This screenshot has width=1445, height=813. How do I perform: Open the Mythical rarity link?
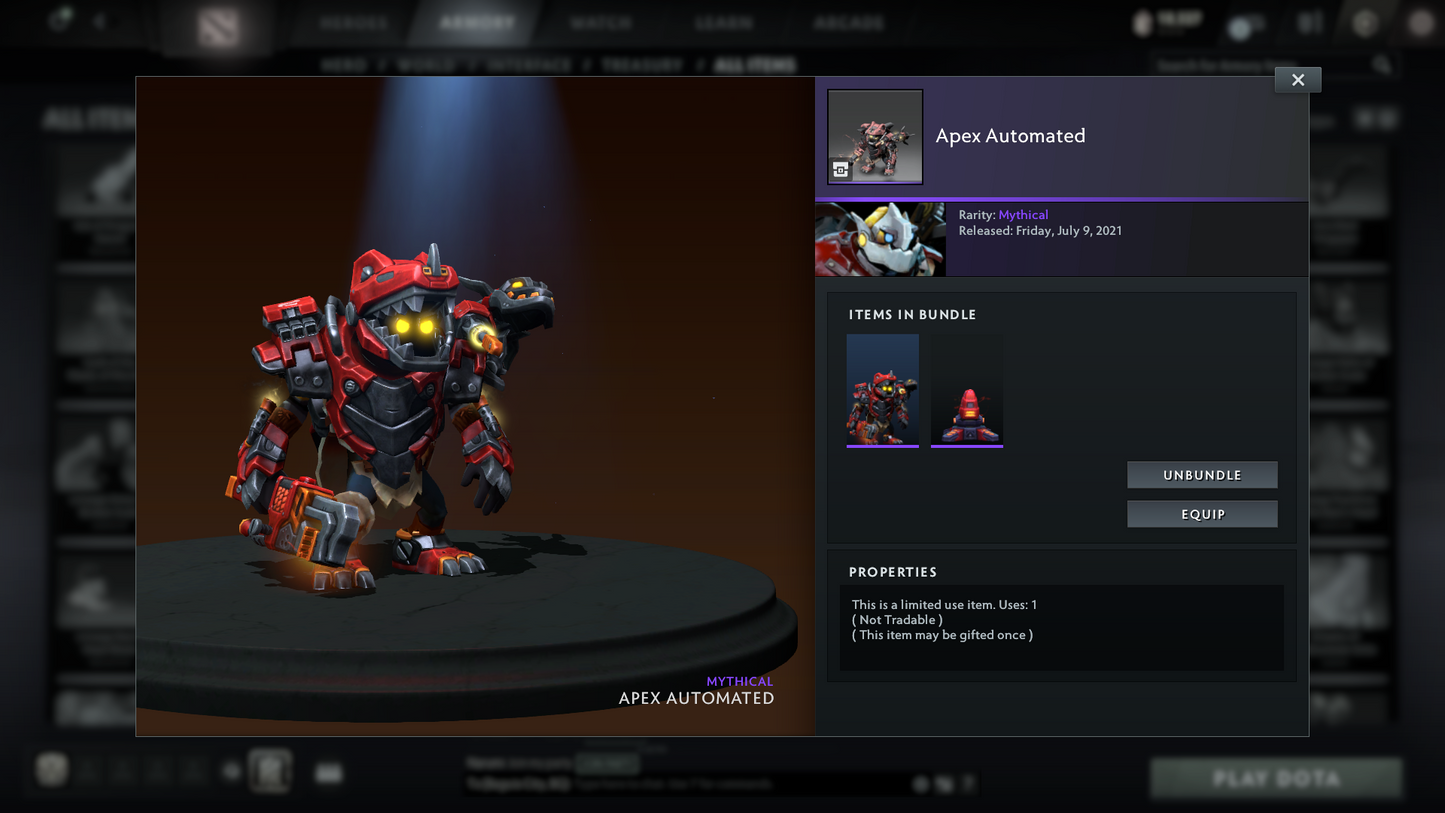[x=1023, y=215]
